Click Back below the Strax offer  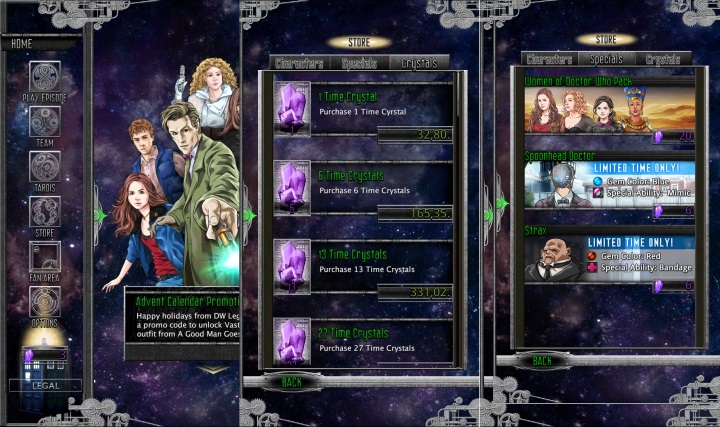pos(541,360)
